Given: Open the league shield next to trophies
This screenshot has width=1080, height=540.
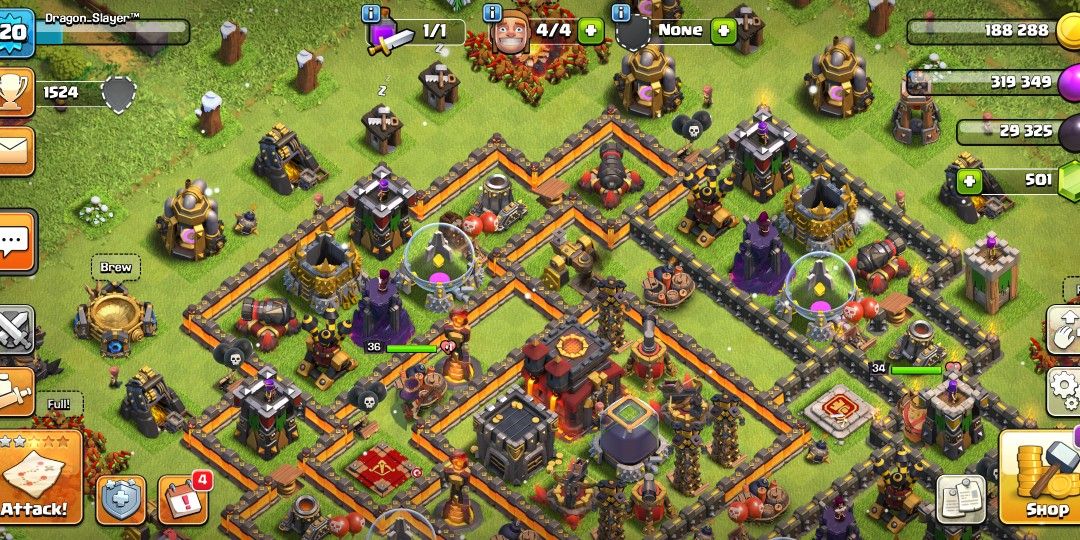Looking at the screenshot, I should pyautogui.click(x=118, y=93).
